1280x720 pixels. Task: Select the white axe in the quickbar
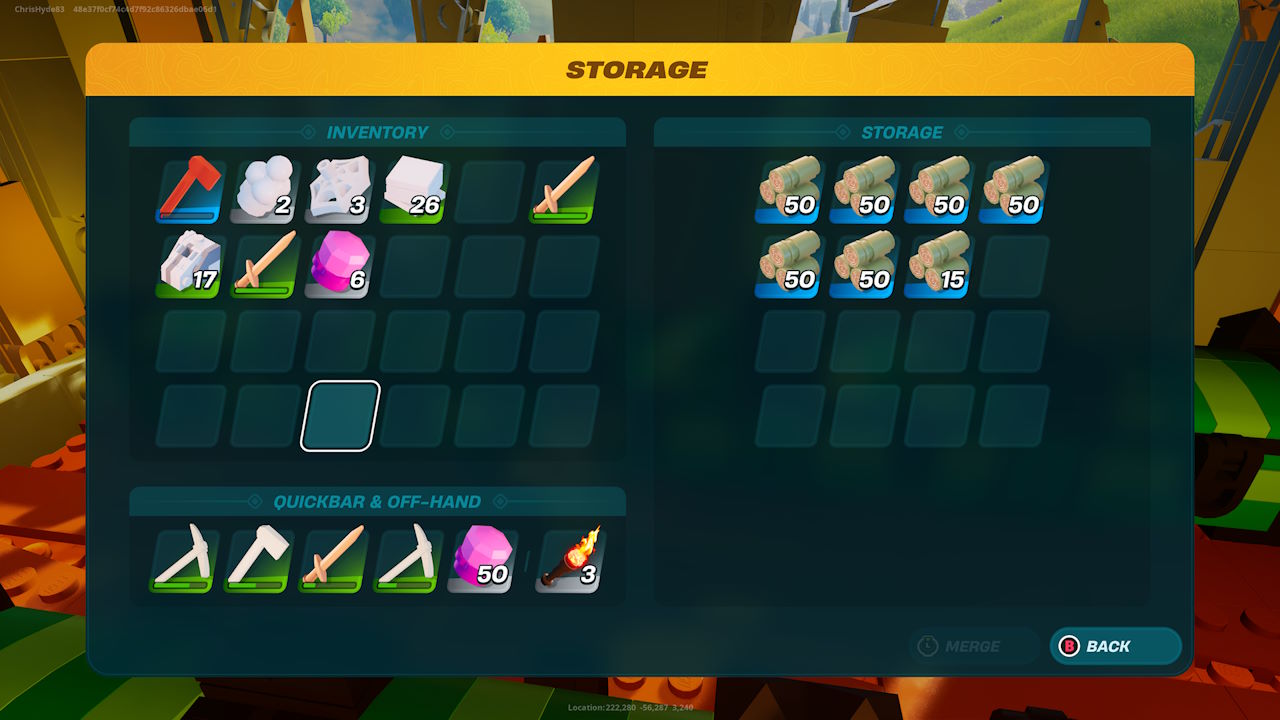[258, 561]
